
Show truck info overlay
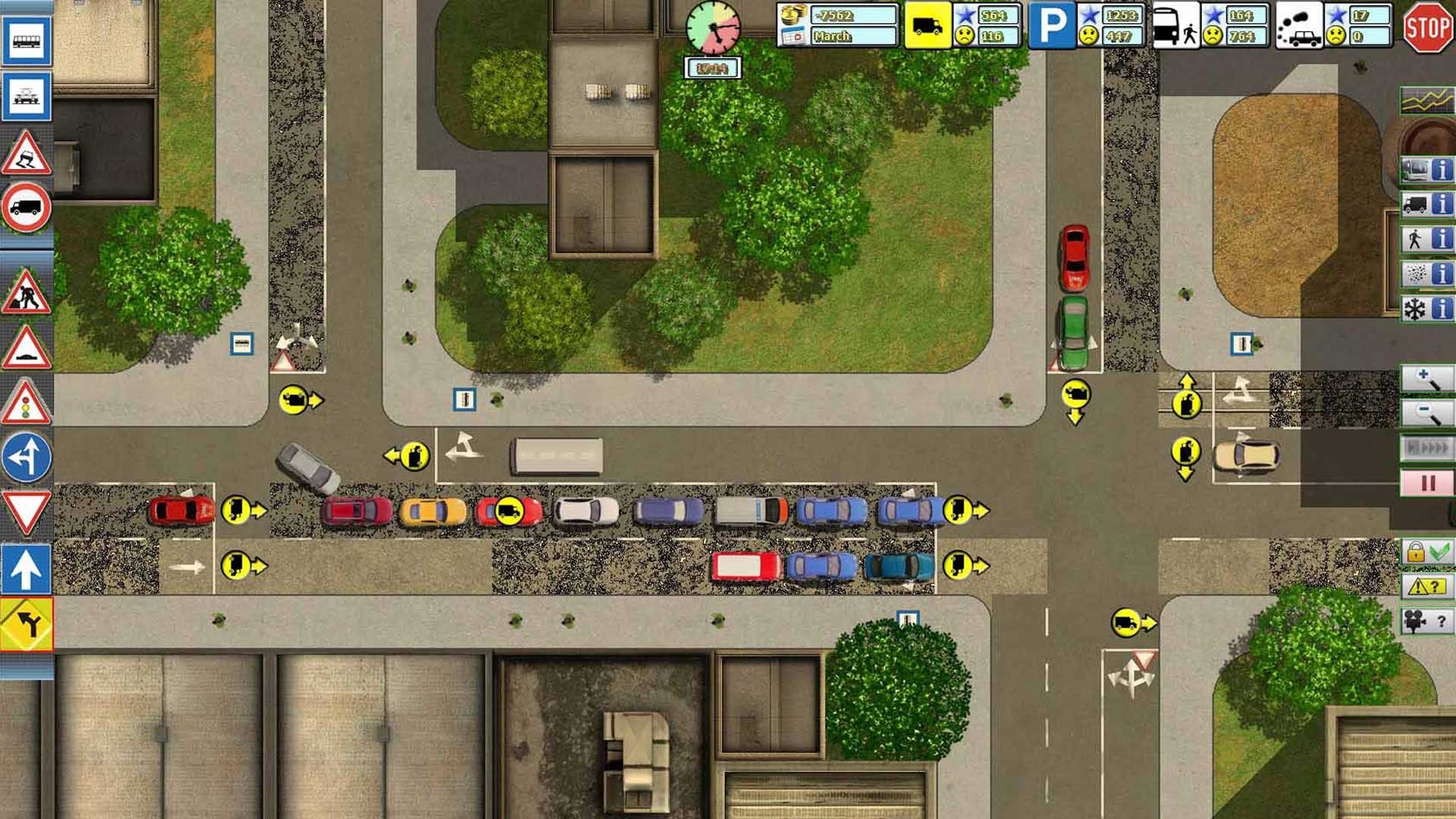tap(1426, 204)
